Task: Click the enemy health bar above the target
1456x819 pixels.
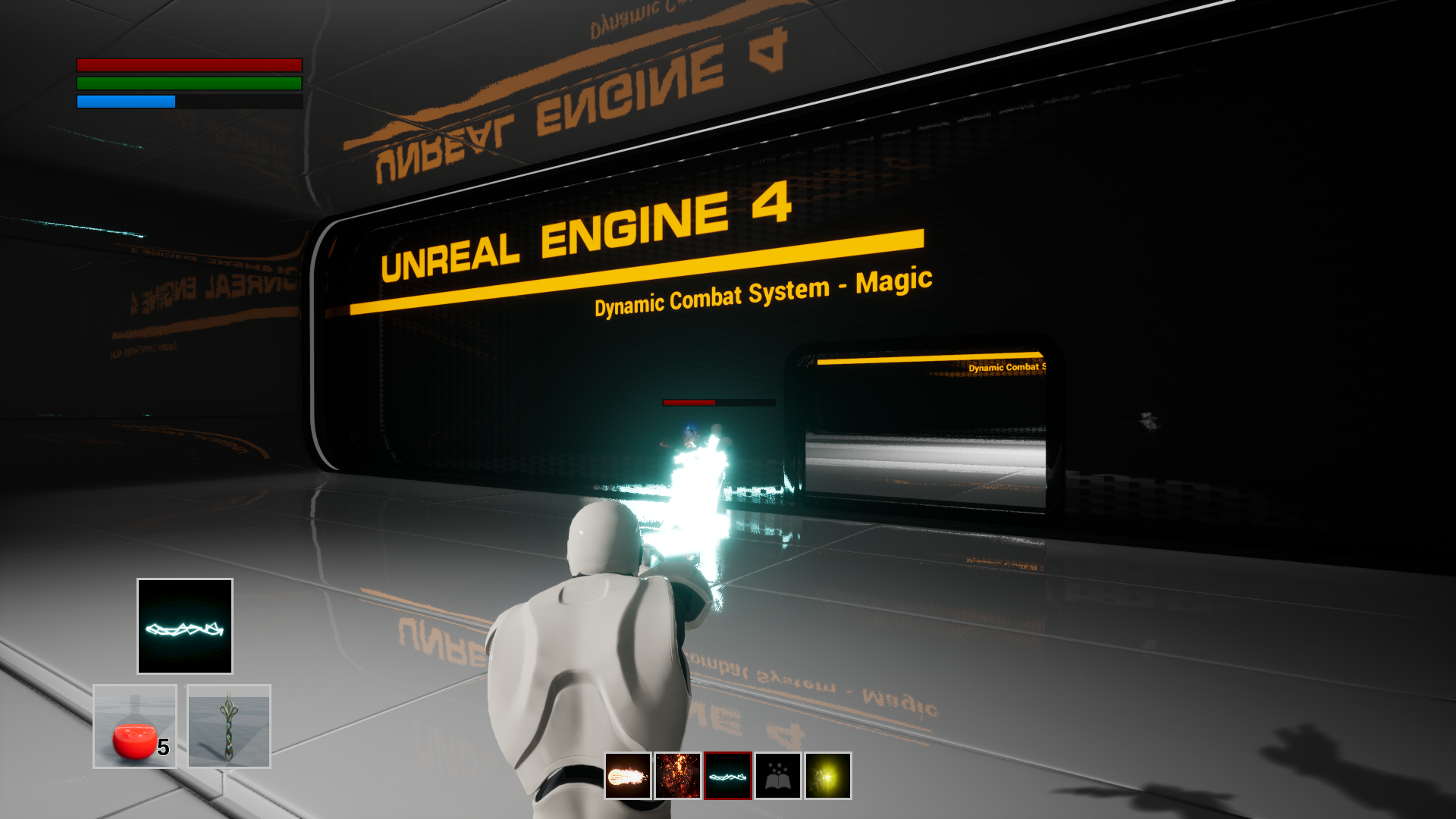Action: click(718, 403)
